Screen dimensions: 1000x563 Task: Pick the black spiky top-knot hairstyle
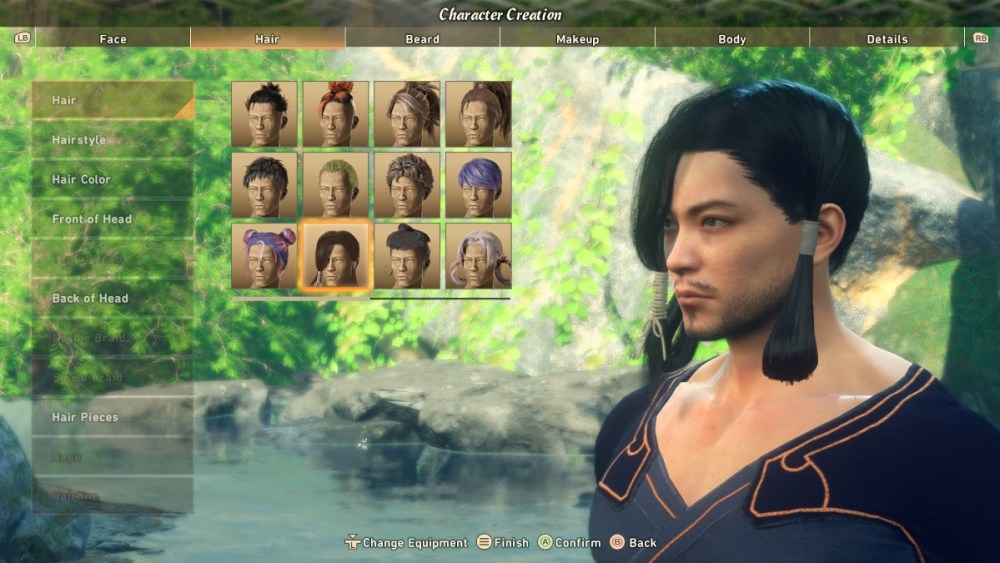264,114
